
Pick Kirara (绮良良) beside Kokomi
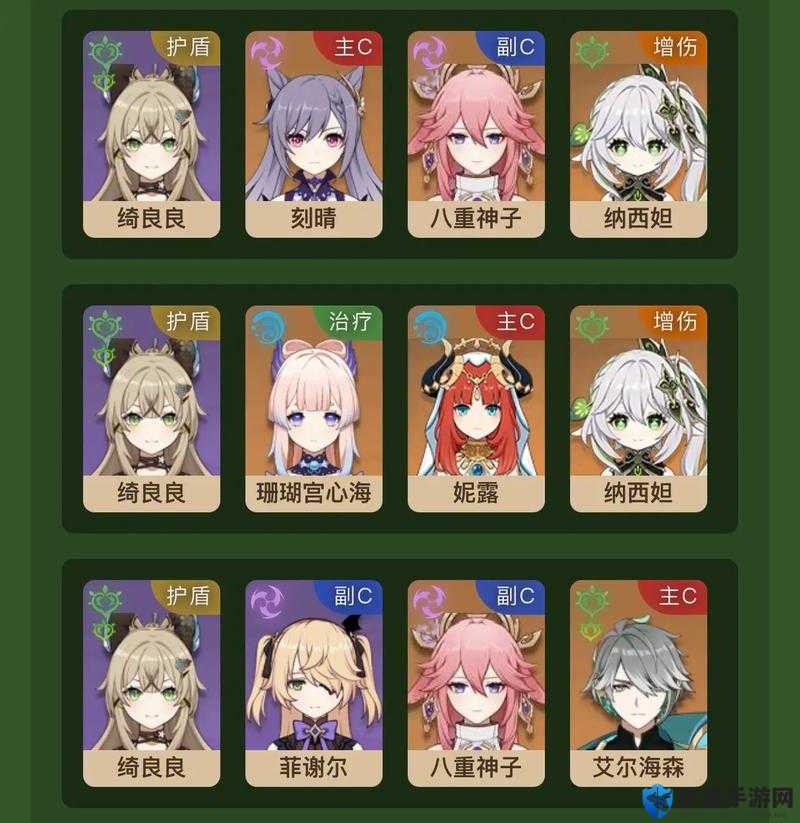tap(151, 409)
